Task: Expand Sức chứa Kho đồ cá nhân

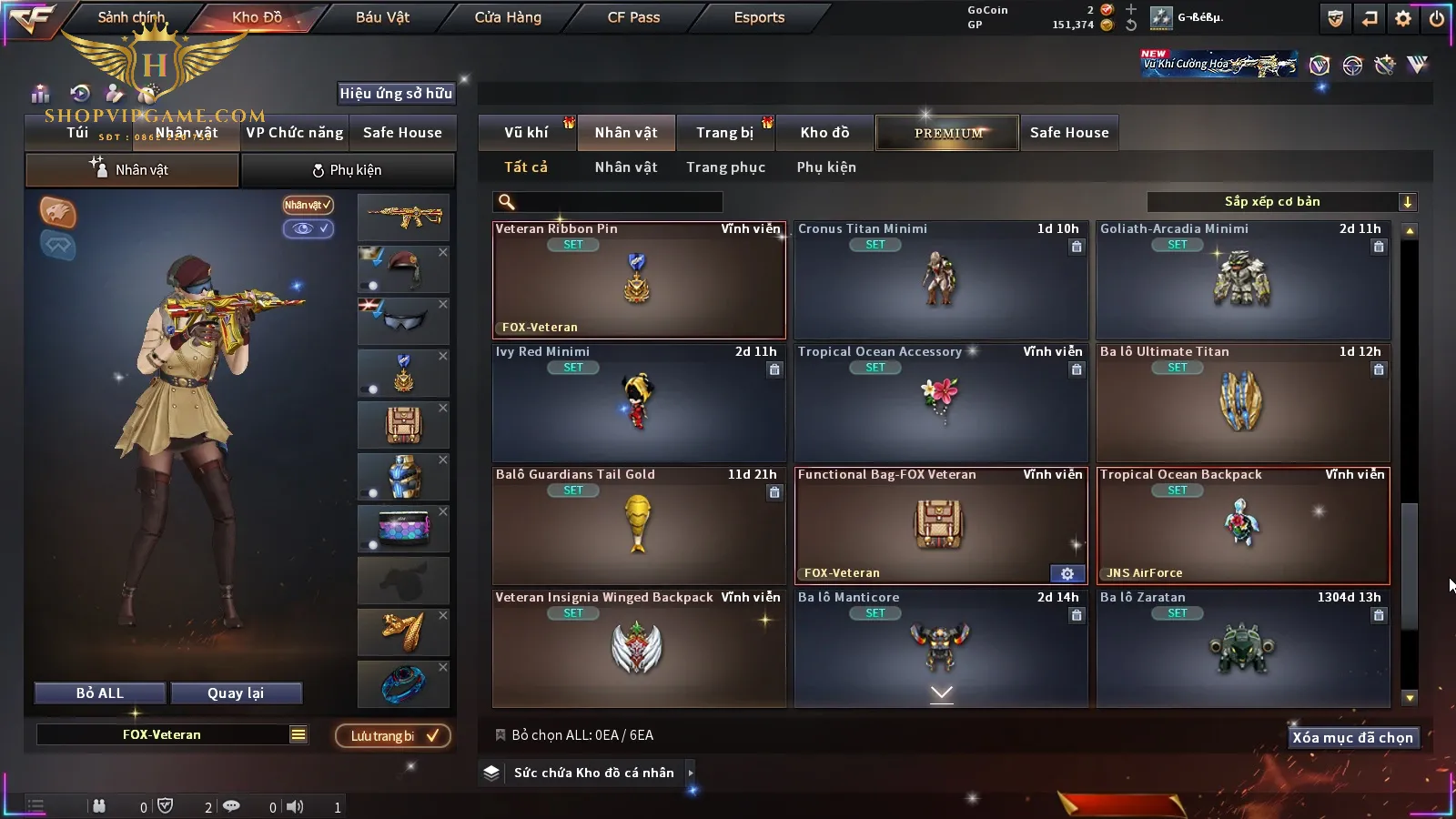Action: click(x=691, y=773)
